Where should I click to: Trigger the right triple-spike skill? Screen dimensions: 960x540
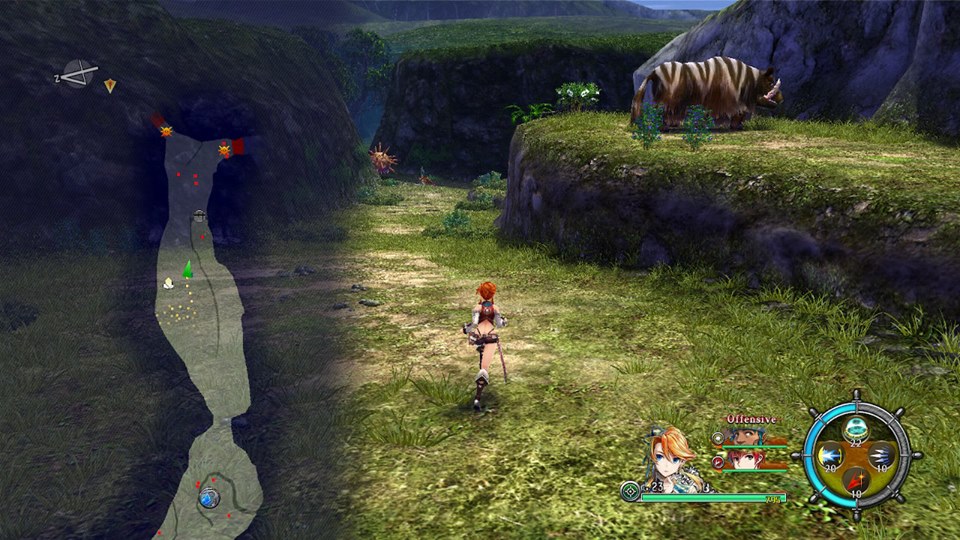coord(881,457)
